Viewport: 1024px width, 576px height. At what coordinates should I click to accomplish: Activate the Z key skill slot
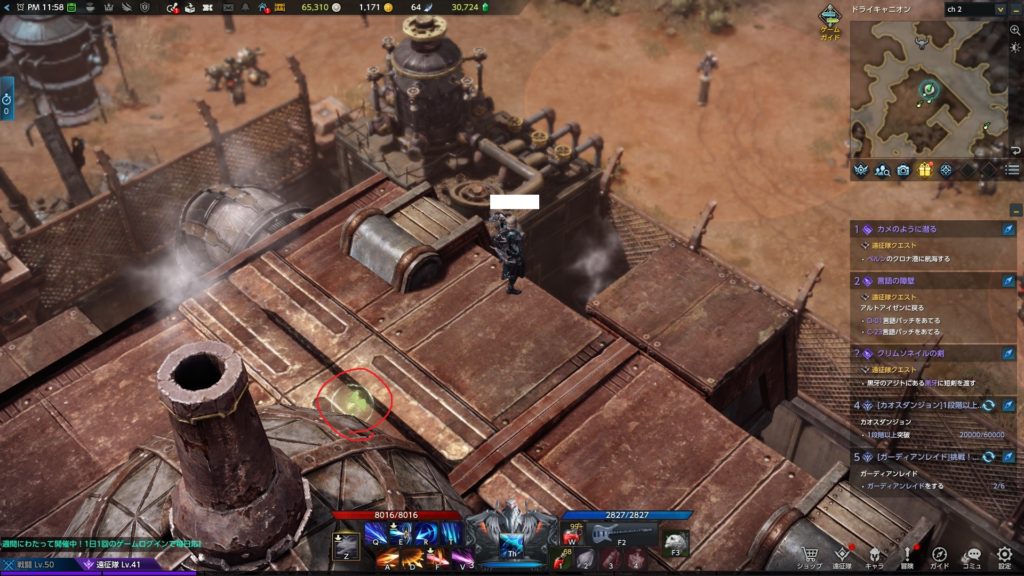[346, 544]
